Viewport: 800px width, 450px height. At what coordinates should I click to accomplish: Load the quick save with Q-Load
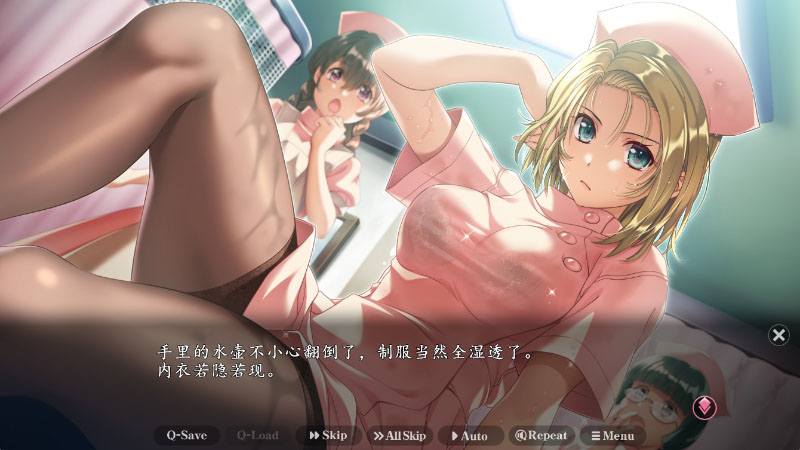[257, 435]
